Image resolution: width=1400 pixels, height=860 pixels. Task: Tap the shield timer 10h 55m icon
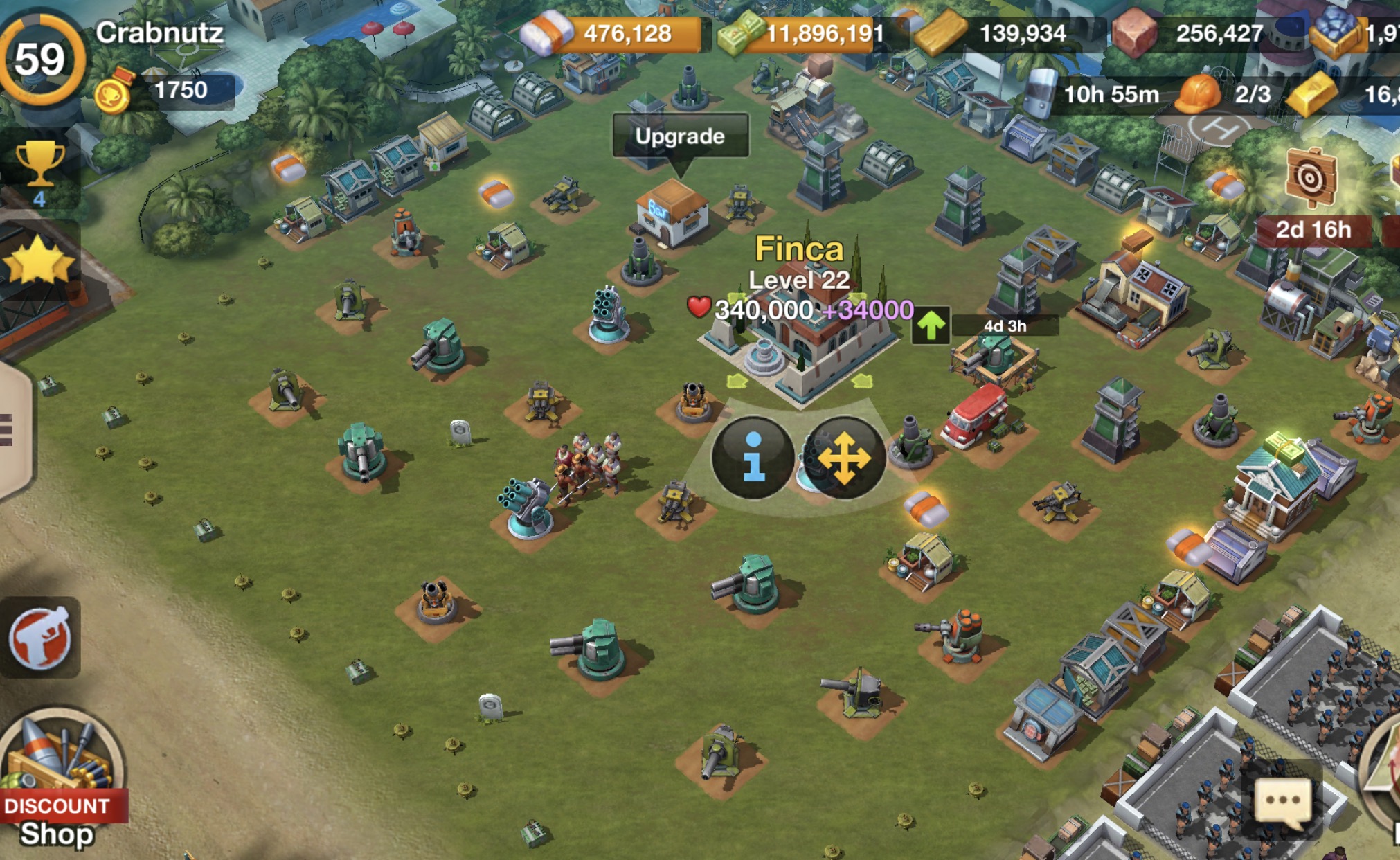pyautogui.click(x=1039, y=93)
